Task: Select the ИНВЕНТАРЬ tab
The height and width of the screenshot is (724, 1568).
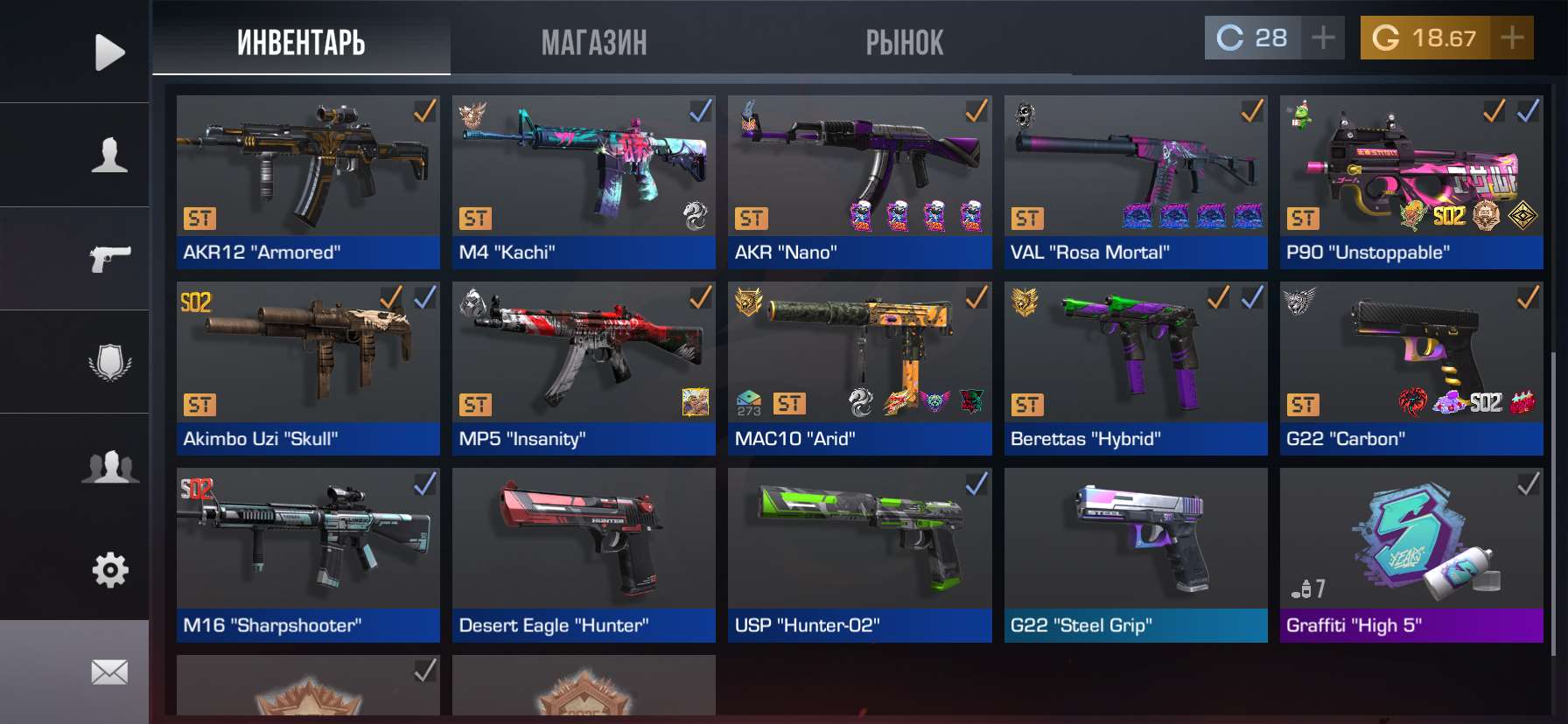Action: coord(301,42)
